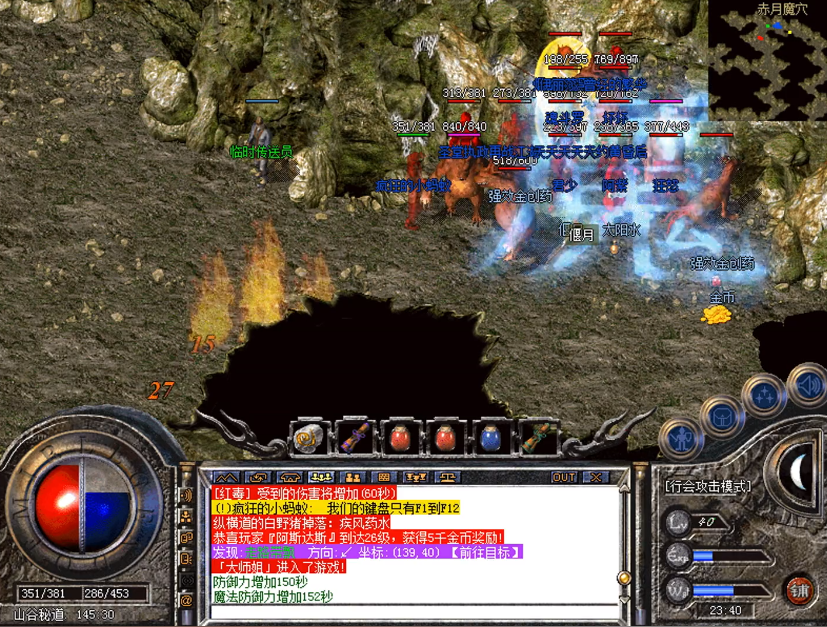Use the scroll item in the belt
This screenshot has width=827, height=627.
click(x=306, y=438)
